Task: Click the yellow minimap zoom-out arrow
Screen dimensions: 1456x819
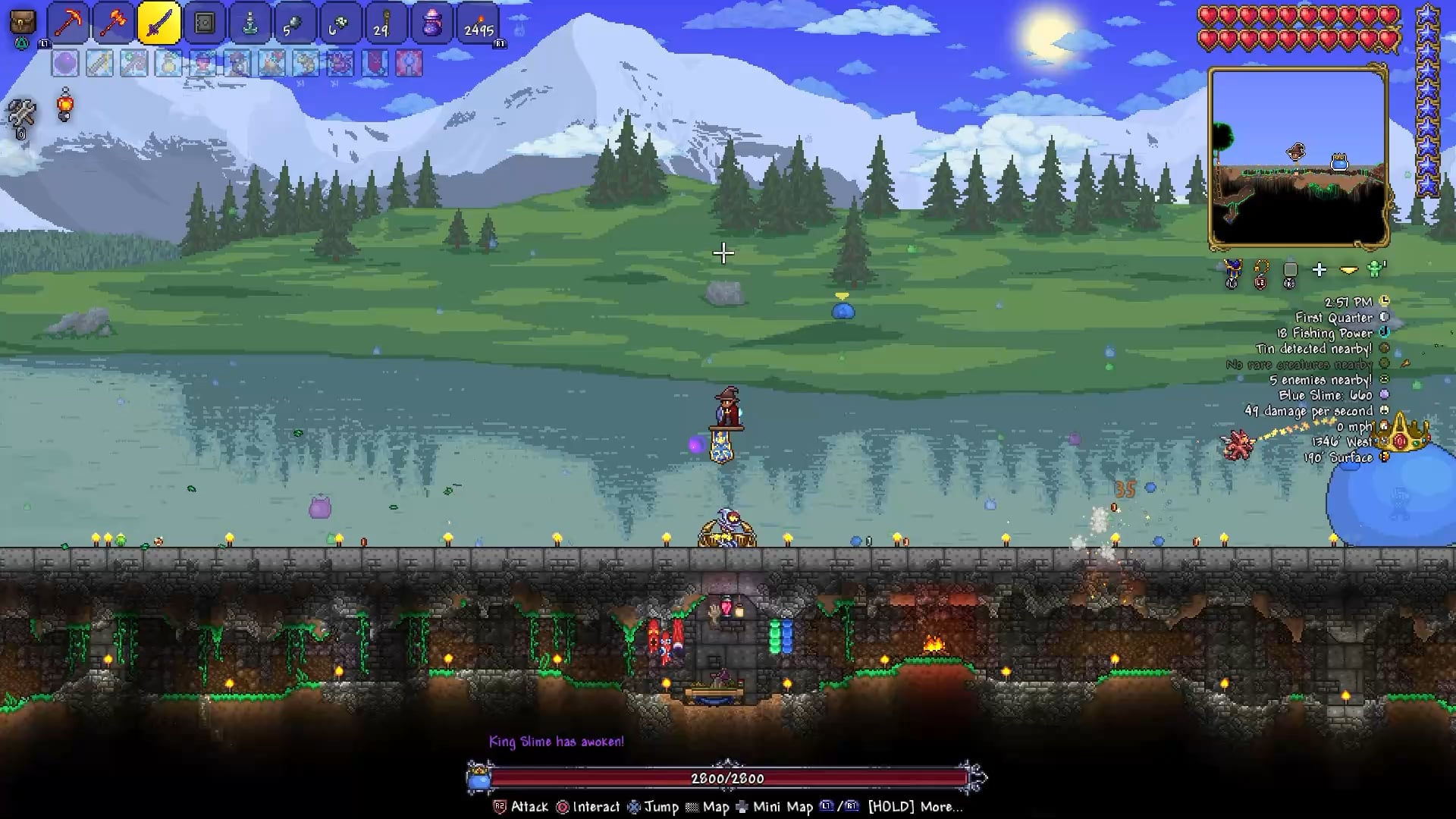Action: coord(1348,269)
